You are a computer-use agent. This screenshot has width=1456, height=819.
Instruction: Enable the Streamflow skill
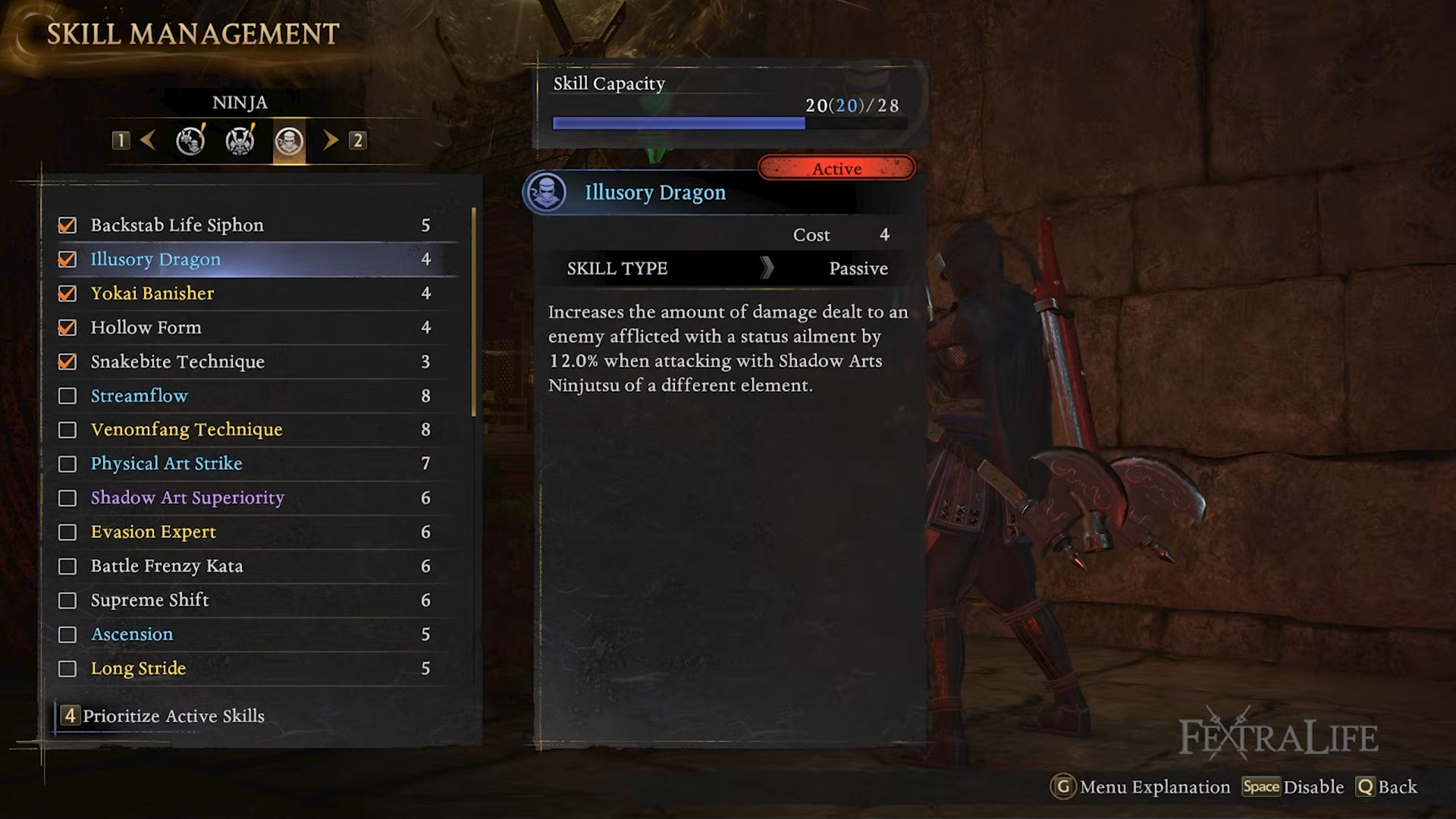pyautogui.click(x=67, y=396)
